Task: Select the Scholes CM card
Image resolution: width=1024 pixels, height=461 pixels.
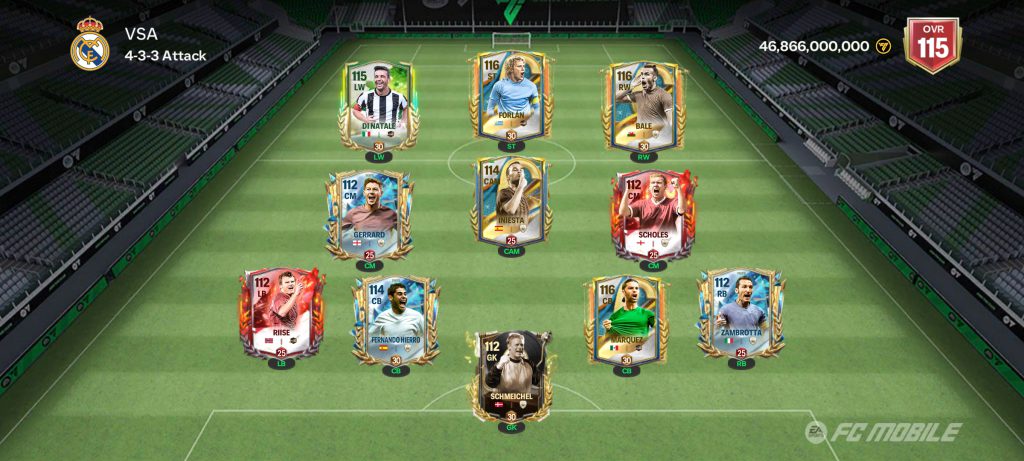Action: (x=652, y=212)
